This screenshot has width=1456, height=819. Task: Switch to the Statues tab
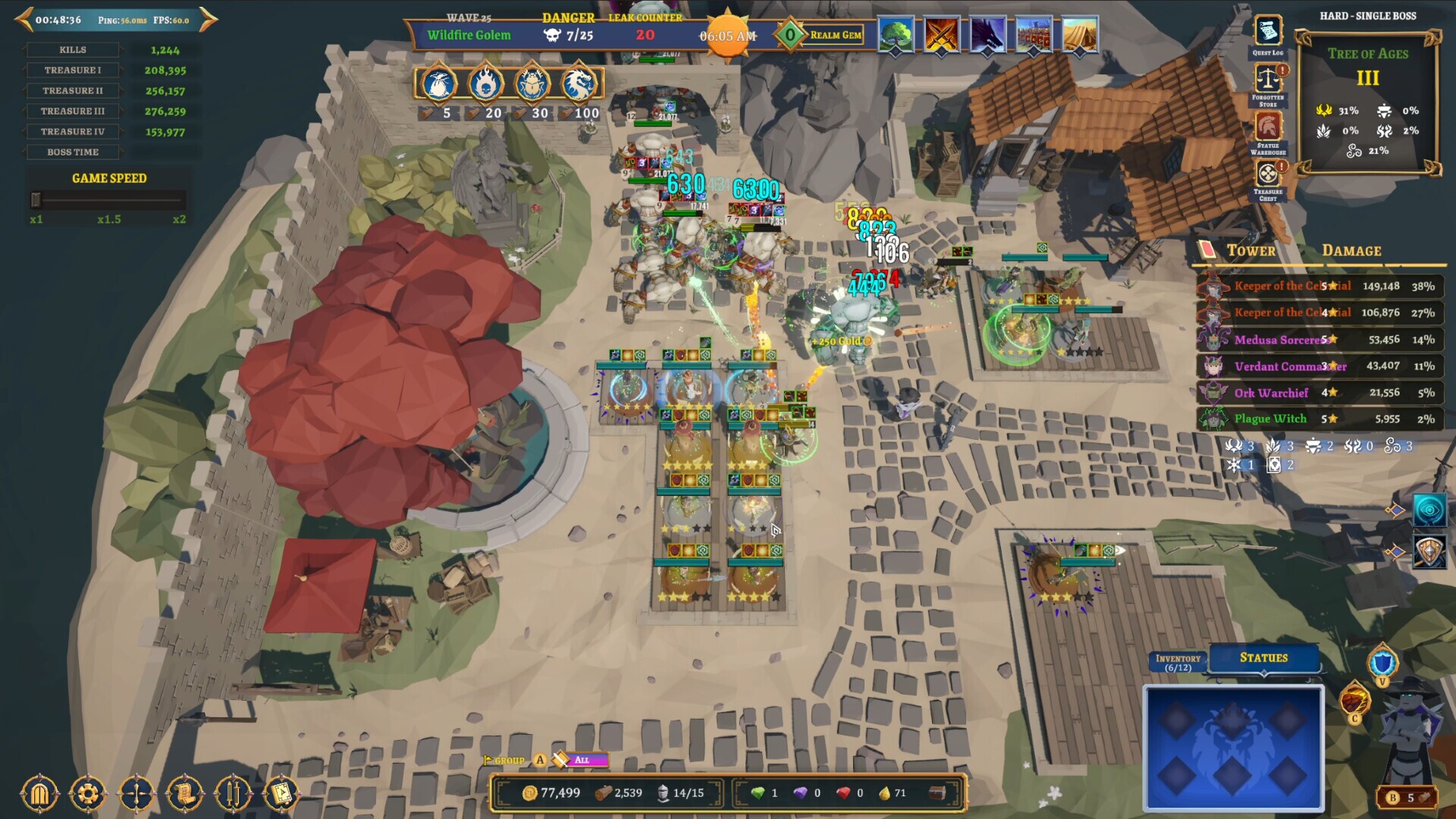[1263, 657]
